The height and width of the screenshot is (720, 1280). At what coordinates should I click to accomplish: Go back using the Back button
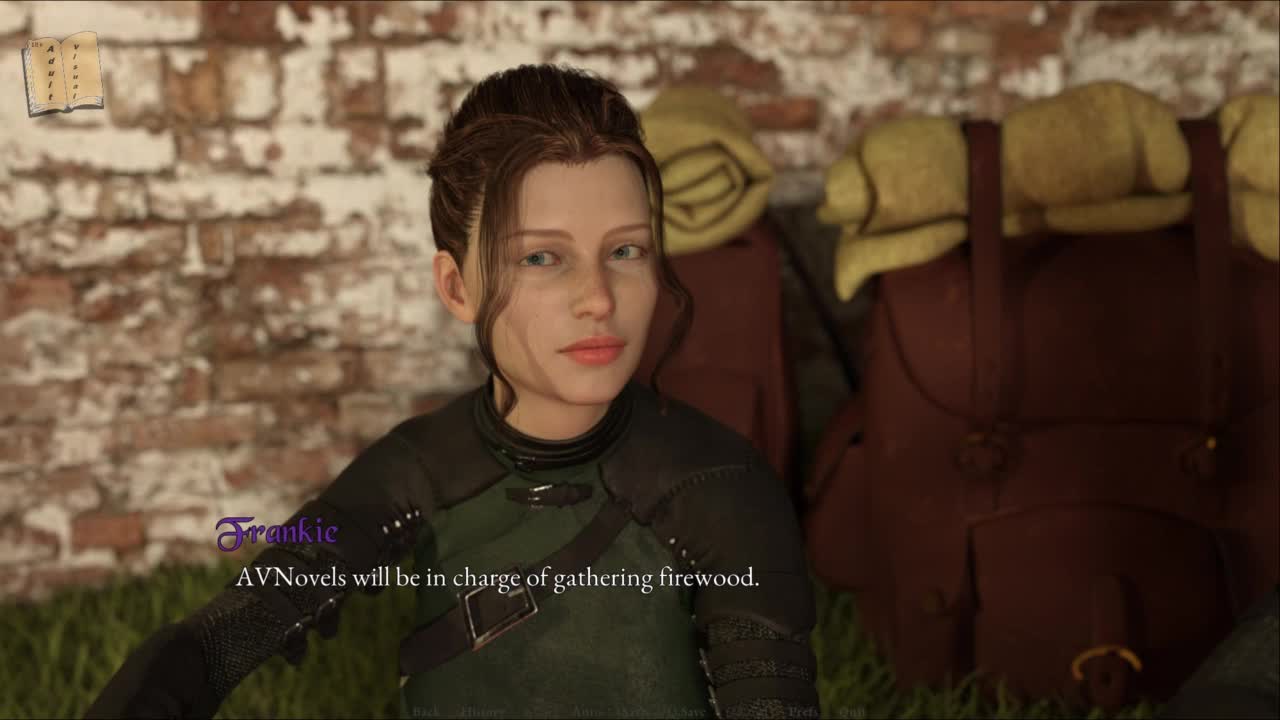point(426,712)
